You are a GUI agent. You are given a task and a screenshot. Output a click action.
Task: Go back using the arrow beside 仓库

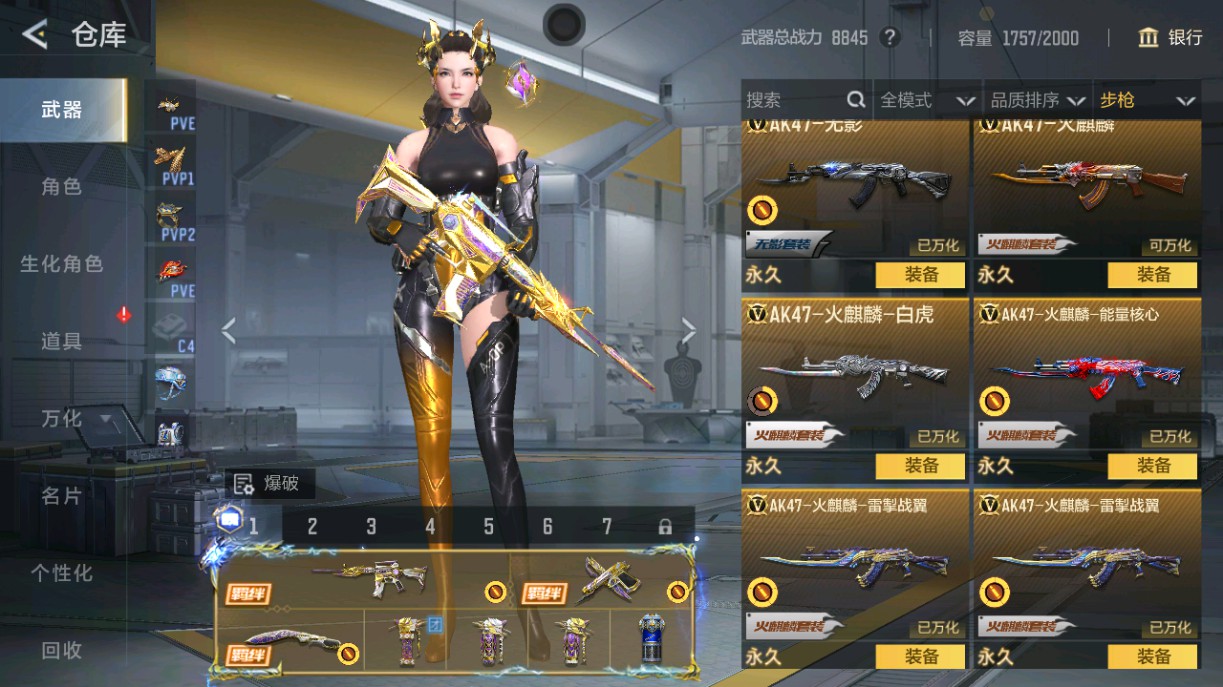pyautogui.click(x=35, y=36)
